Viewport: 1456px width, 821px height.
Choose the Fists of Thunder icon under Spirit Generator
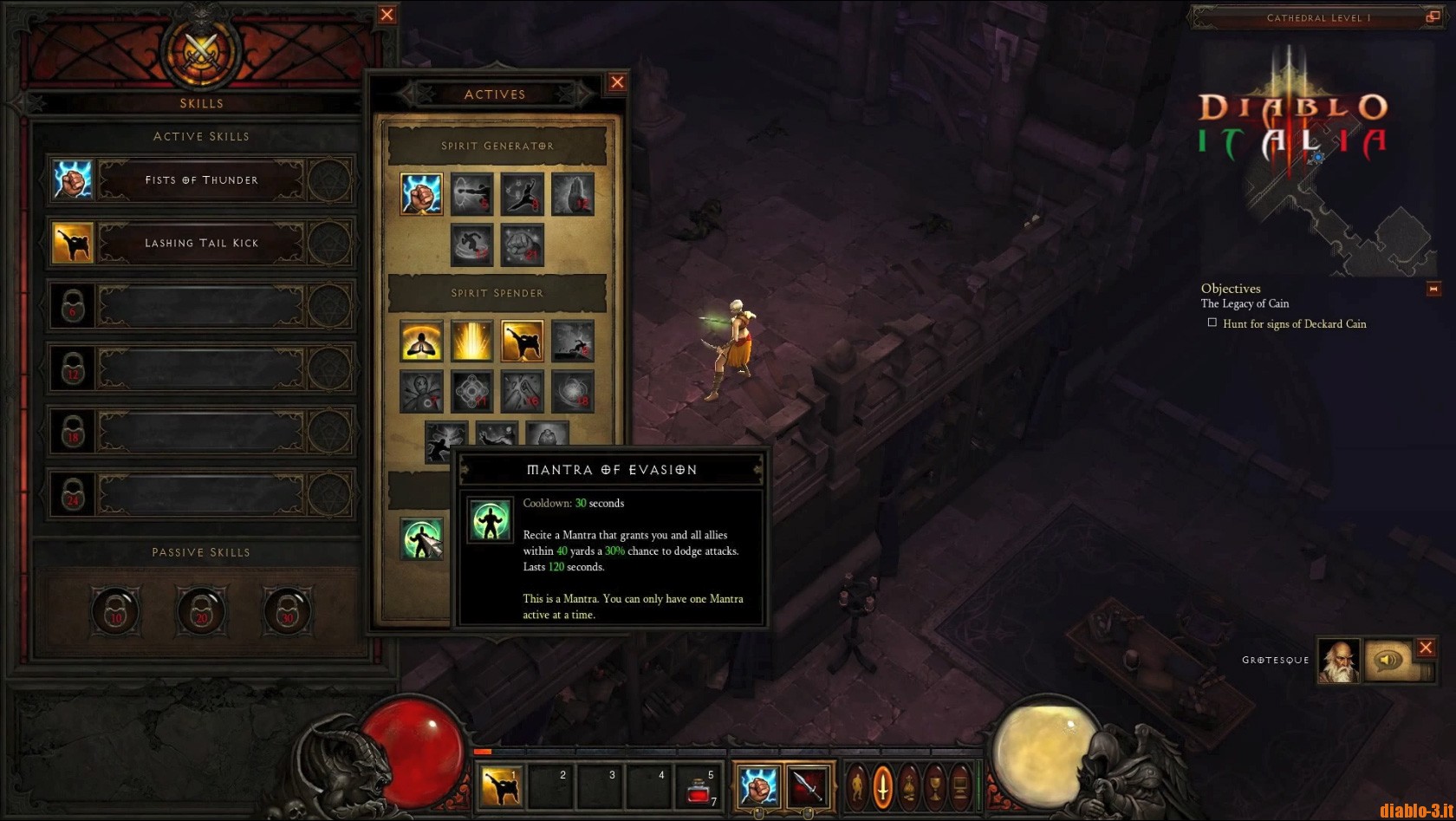pyautogui.click(x=421, y=193)
